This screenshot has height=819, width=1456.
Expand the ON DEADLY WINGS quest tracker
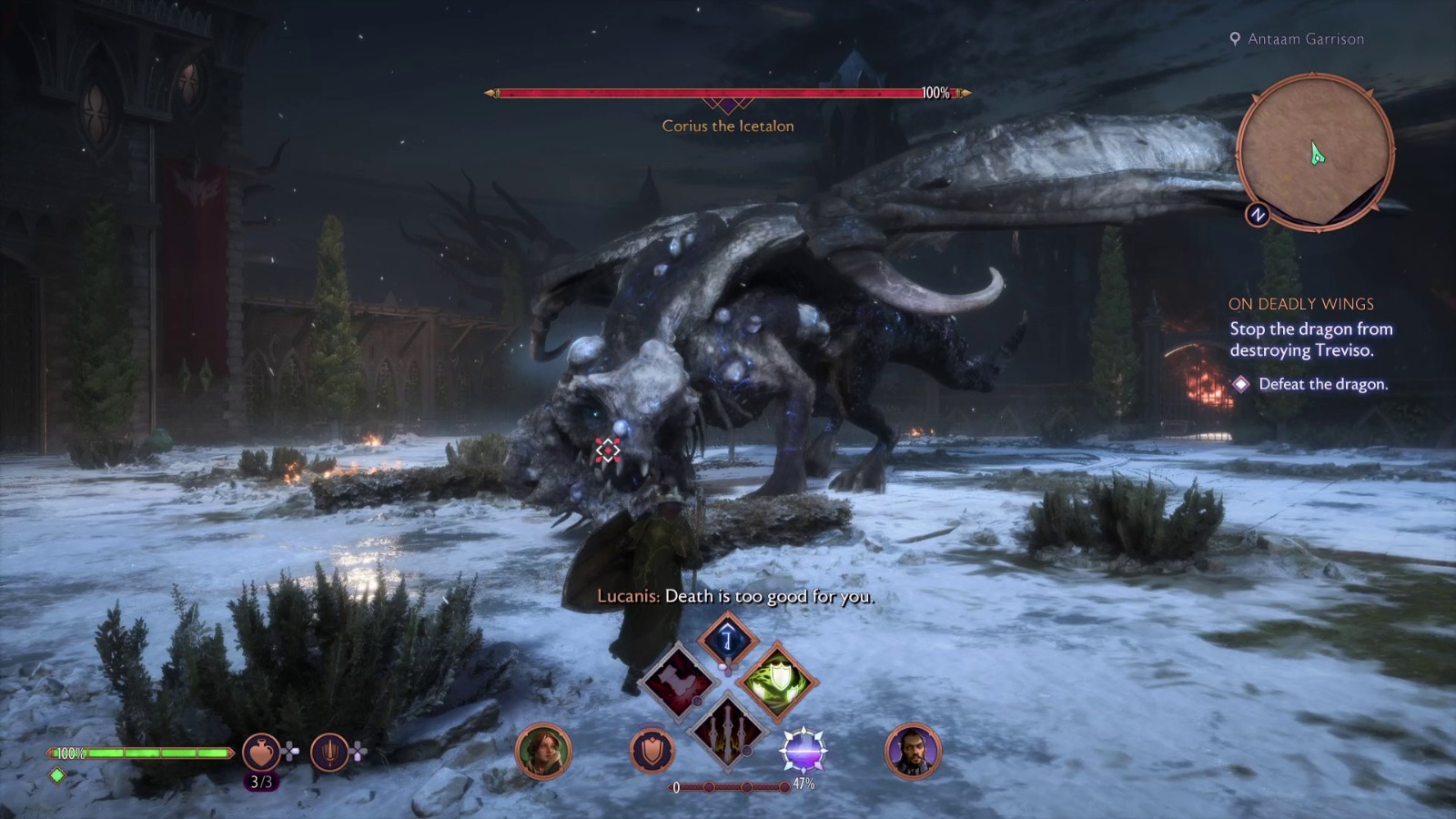coord(1303,304)
